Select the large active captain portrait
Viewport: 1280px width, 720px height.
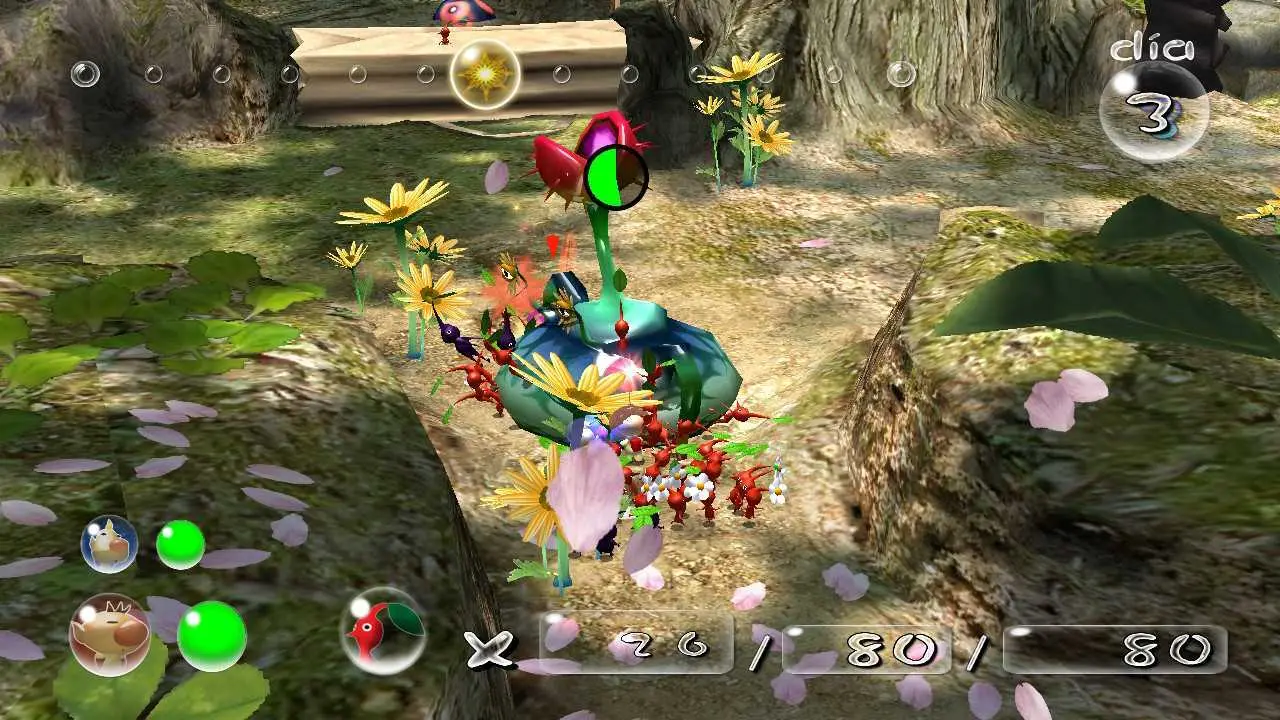coord(109,635)
